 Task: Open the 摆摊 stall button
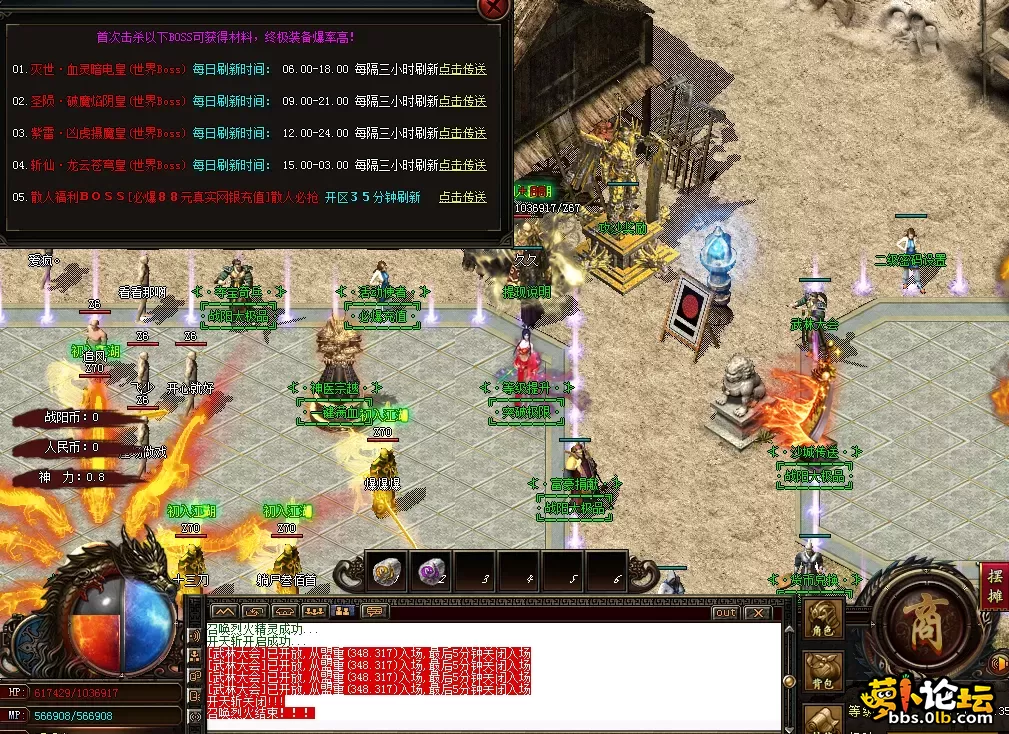pyautogui.click(x=994, y=586)
